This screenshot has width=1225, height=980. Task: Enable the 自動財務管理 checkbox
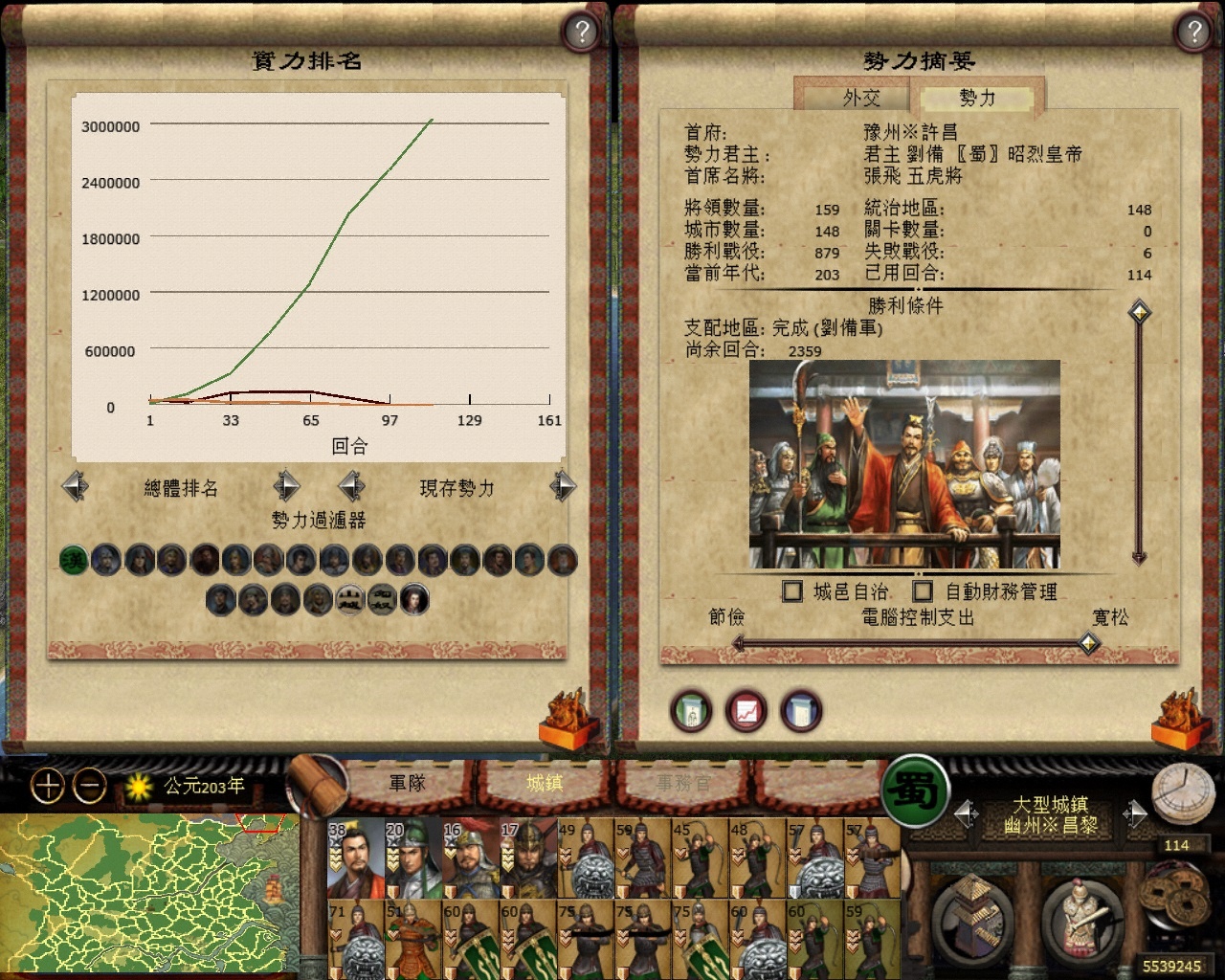922,591
